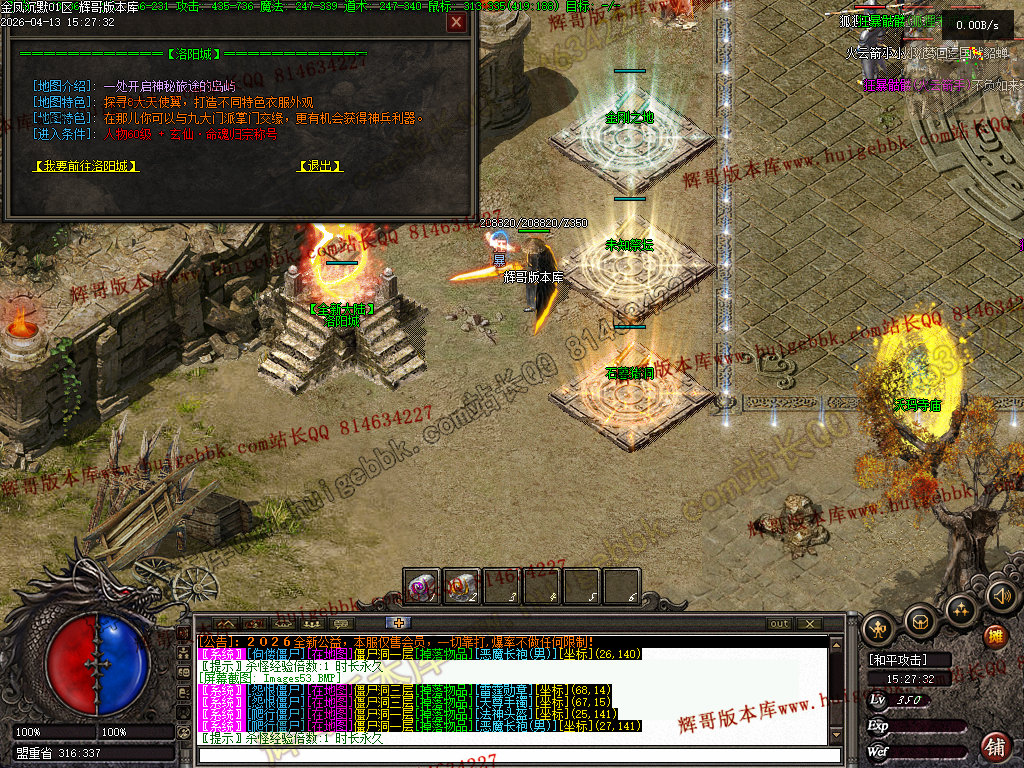Close the 洛阳城 dialog with red X
The image size is (1024, 768).
click(x=456, y=22)
